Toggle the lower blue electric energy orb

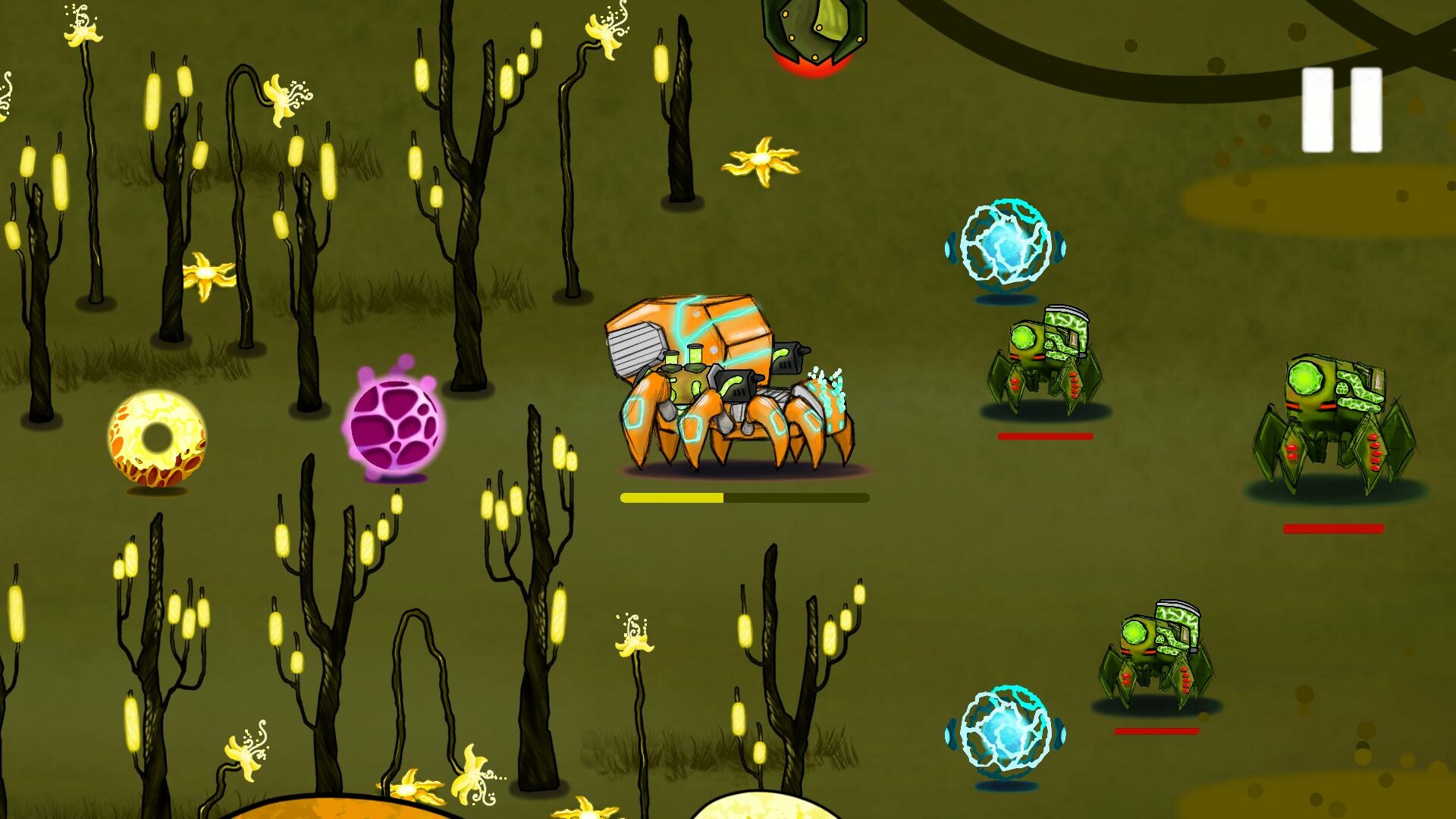[1005, 732]
